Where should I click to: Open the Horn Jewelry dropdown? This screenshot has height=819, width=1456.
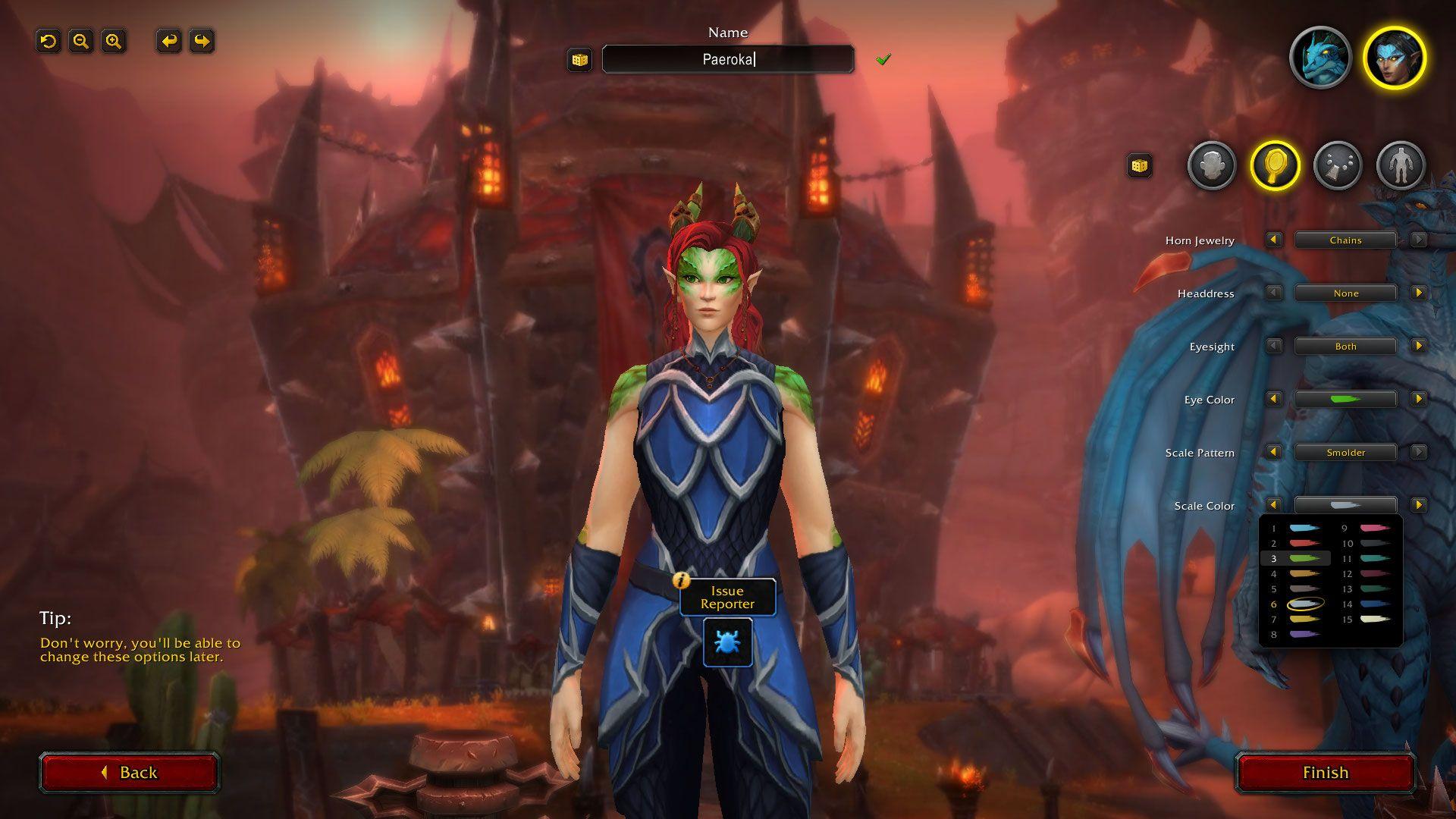pyautogui.click(x=1345, y=240)
